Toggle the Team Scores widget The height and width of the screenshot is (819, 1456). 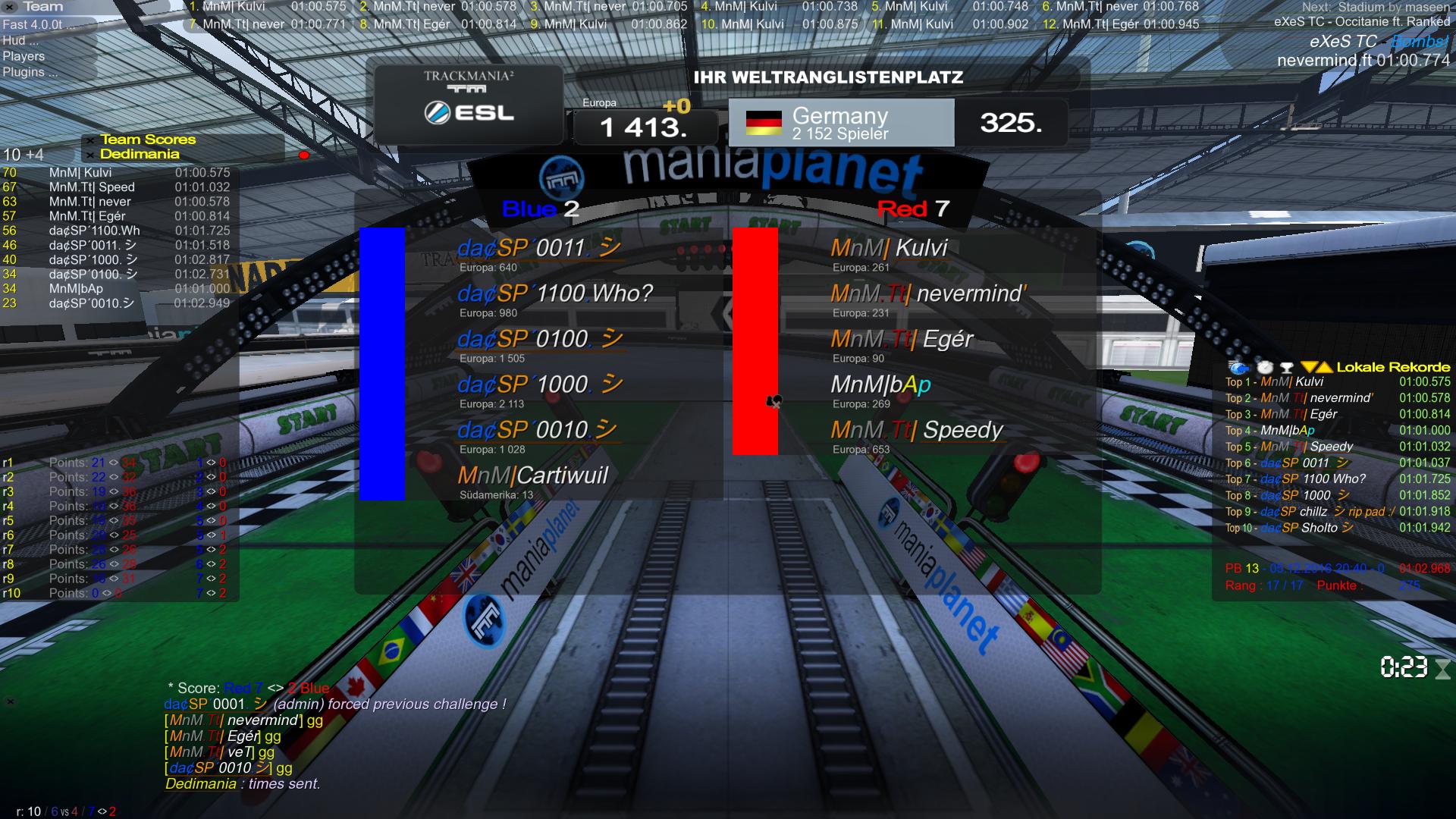click(x=147, y=140)
